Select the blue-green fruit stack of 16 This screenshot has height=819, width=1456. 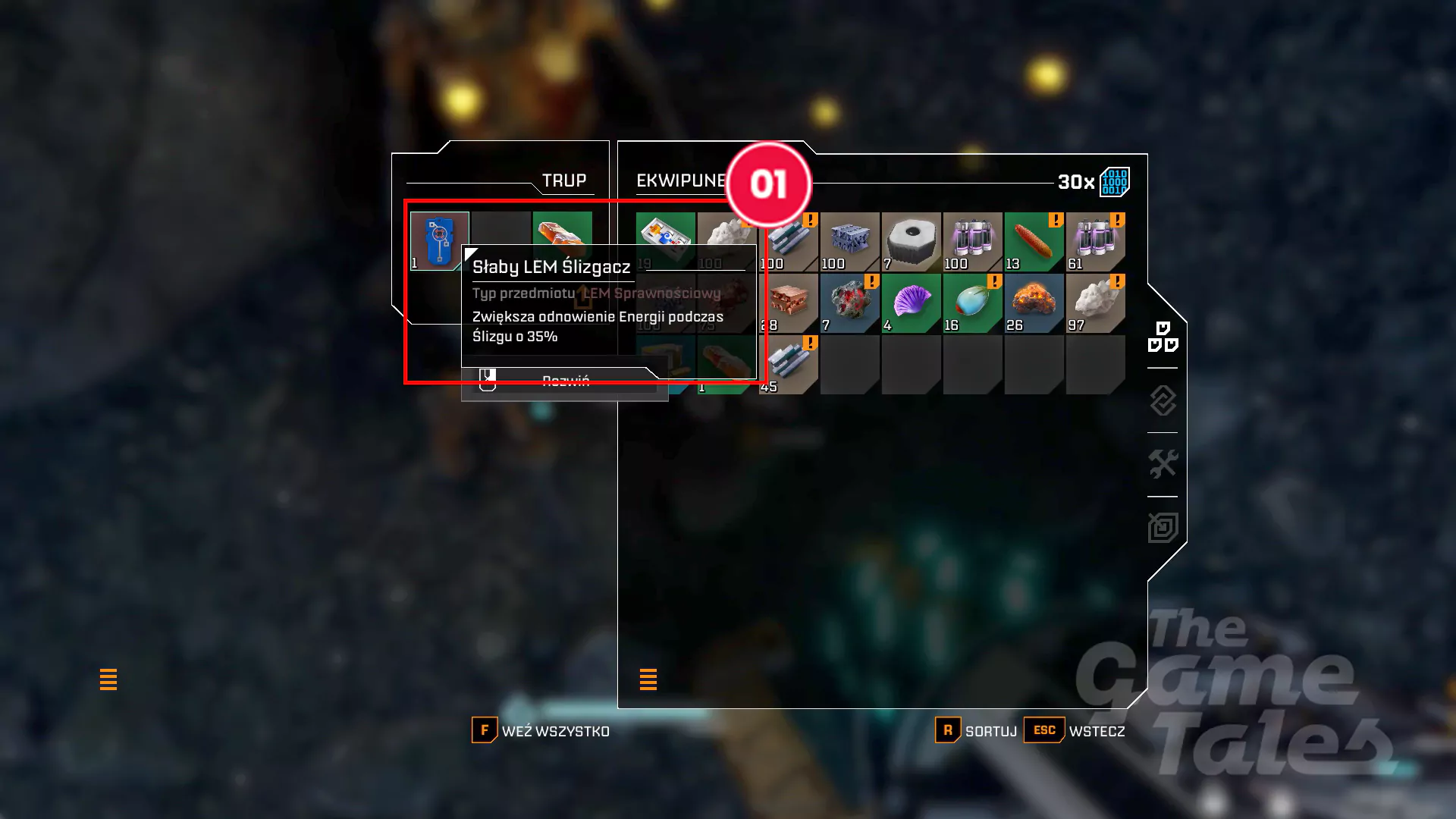pyautogui.click(x=972, y=303)
